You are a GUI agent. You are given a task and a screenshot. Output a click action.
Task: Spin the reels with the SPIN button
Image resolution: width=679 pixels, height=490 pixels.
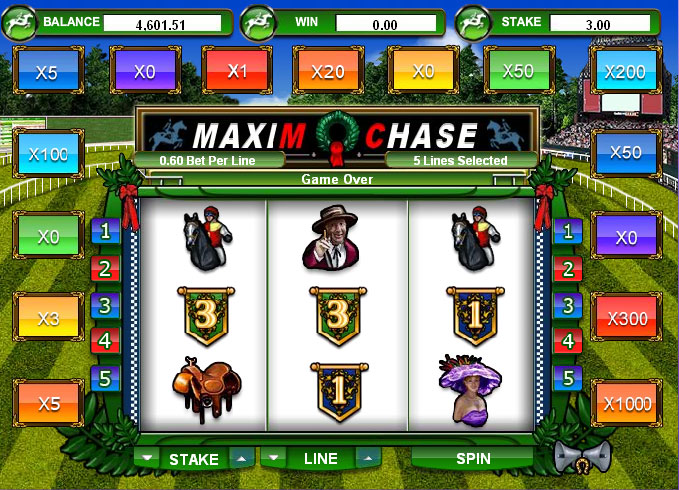(x=473, y=458)
